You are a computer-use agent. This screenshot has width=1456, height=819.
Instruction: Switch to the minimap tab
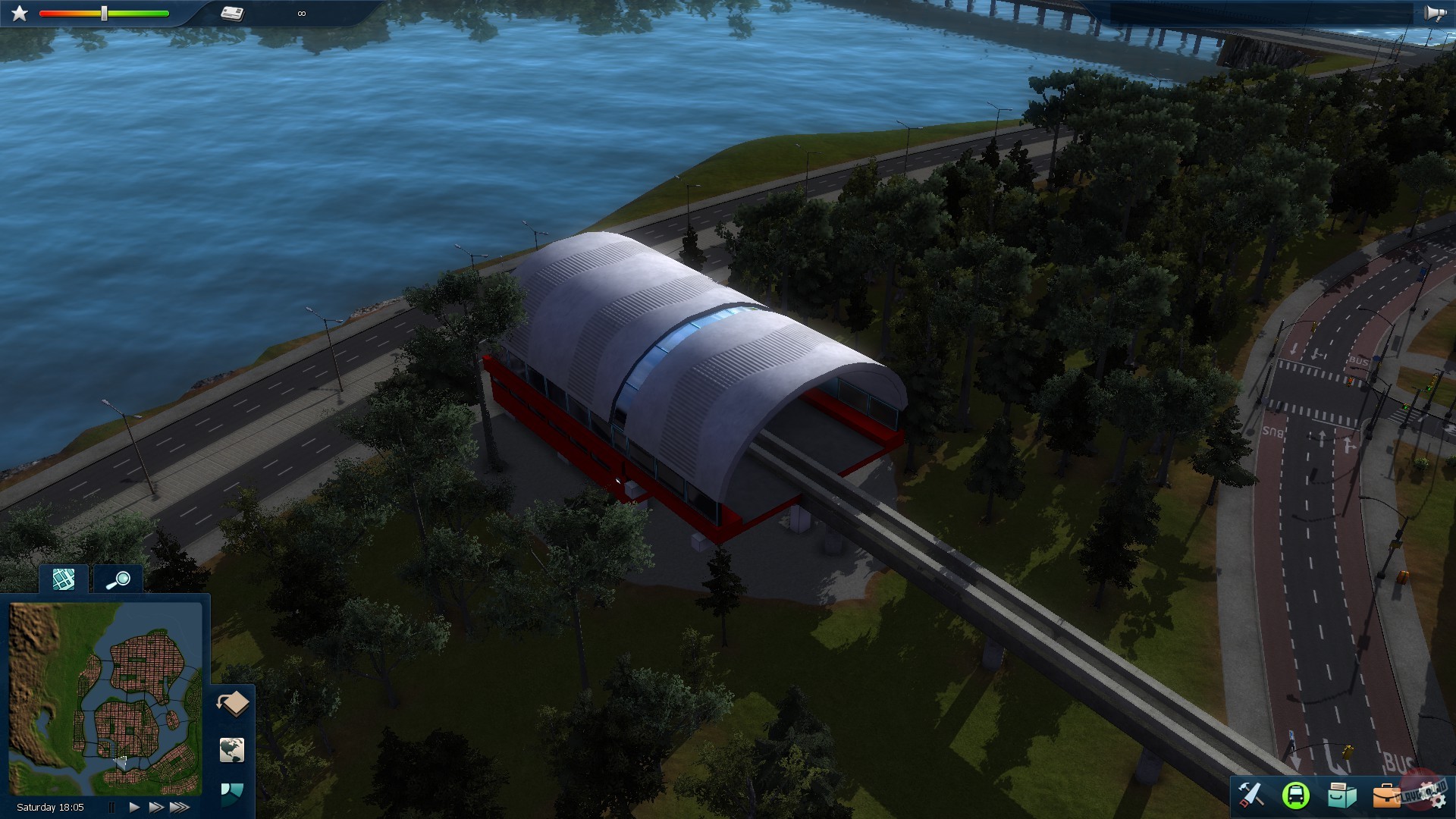[x=64, y=579]
